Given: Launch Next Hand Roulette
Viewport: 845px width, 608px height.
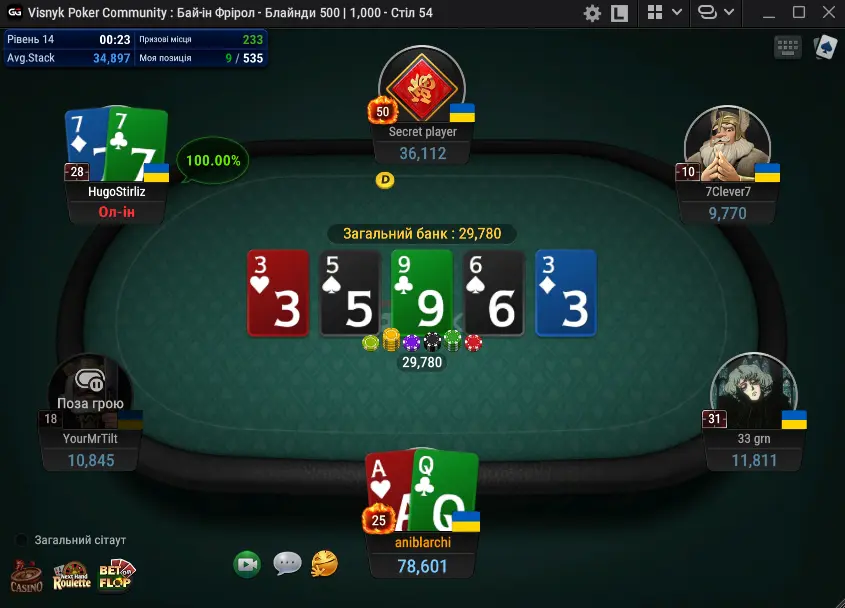Looking at the screenshot, I should tap(71, 575).
